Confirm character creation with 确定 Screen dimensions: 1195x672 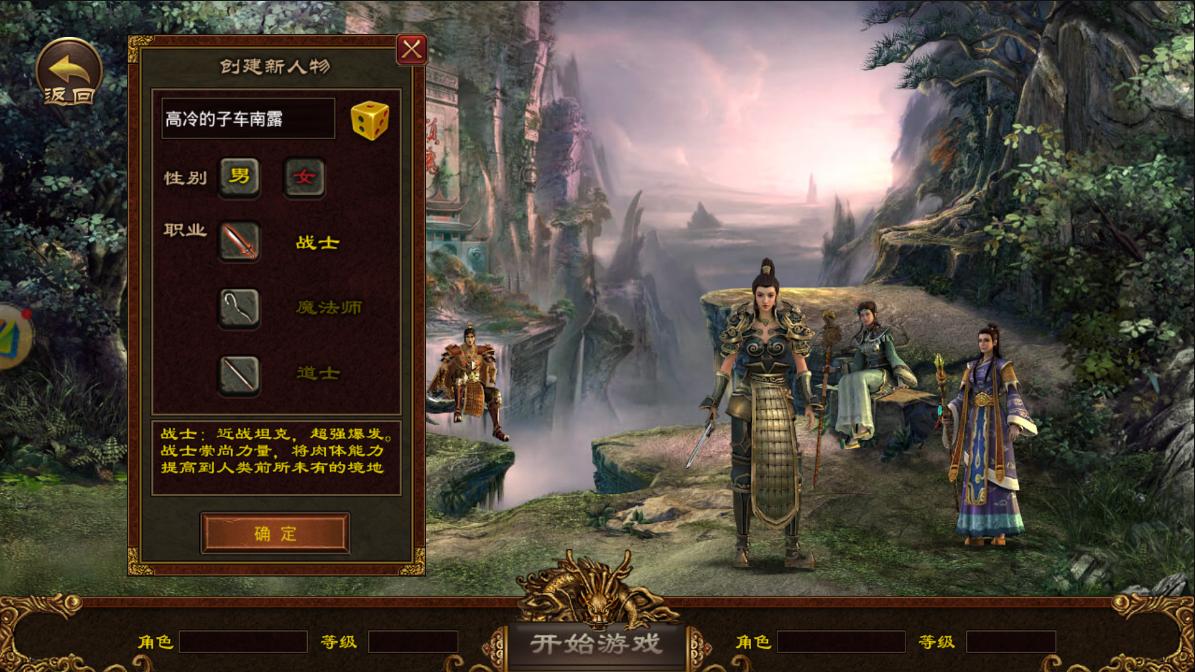pyautogui.click(x=275, y=533)
